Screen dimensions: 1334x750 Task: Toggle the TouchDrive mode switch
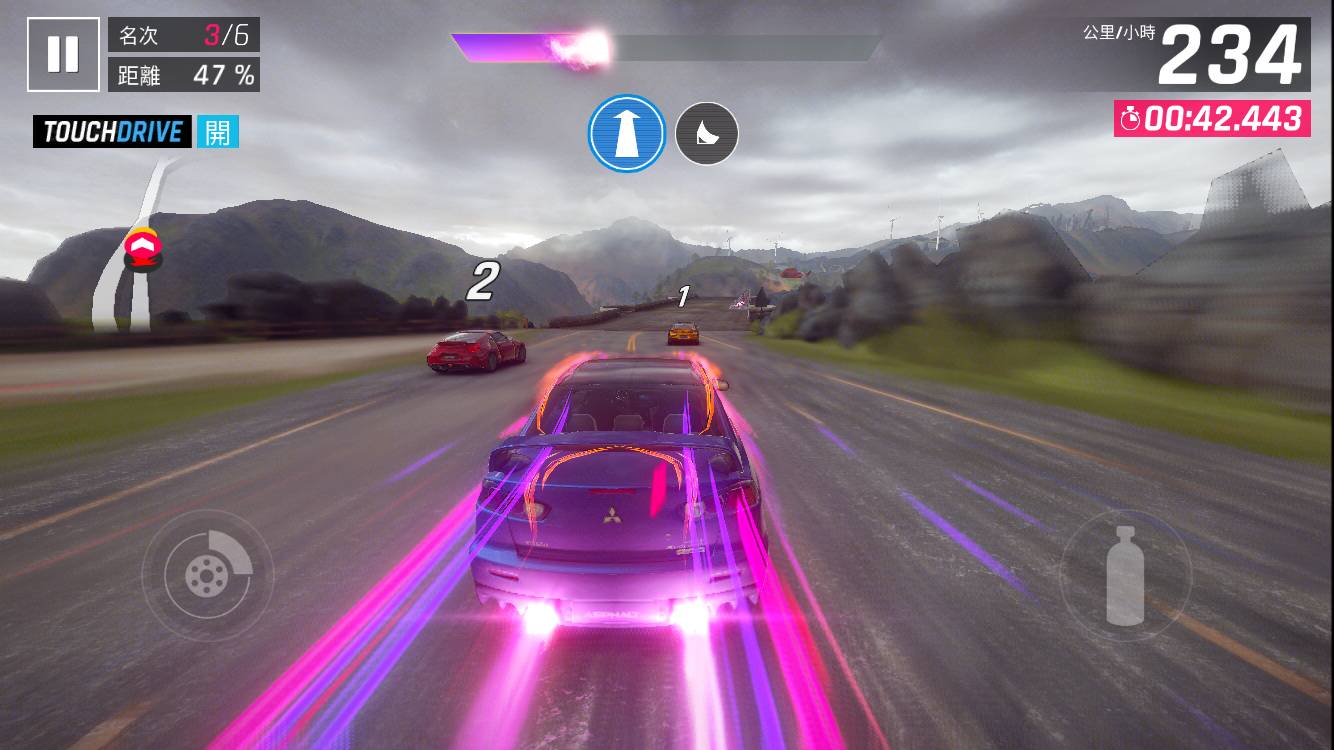click(217, 132)
